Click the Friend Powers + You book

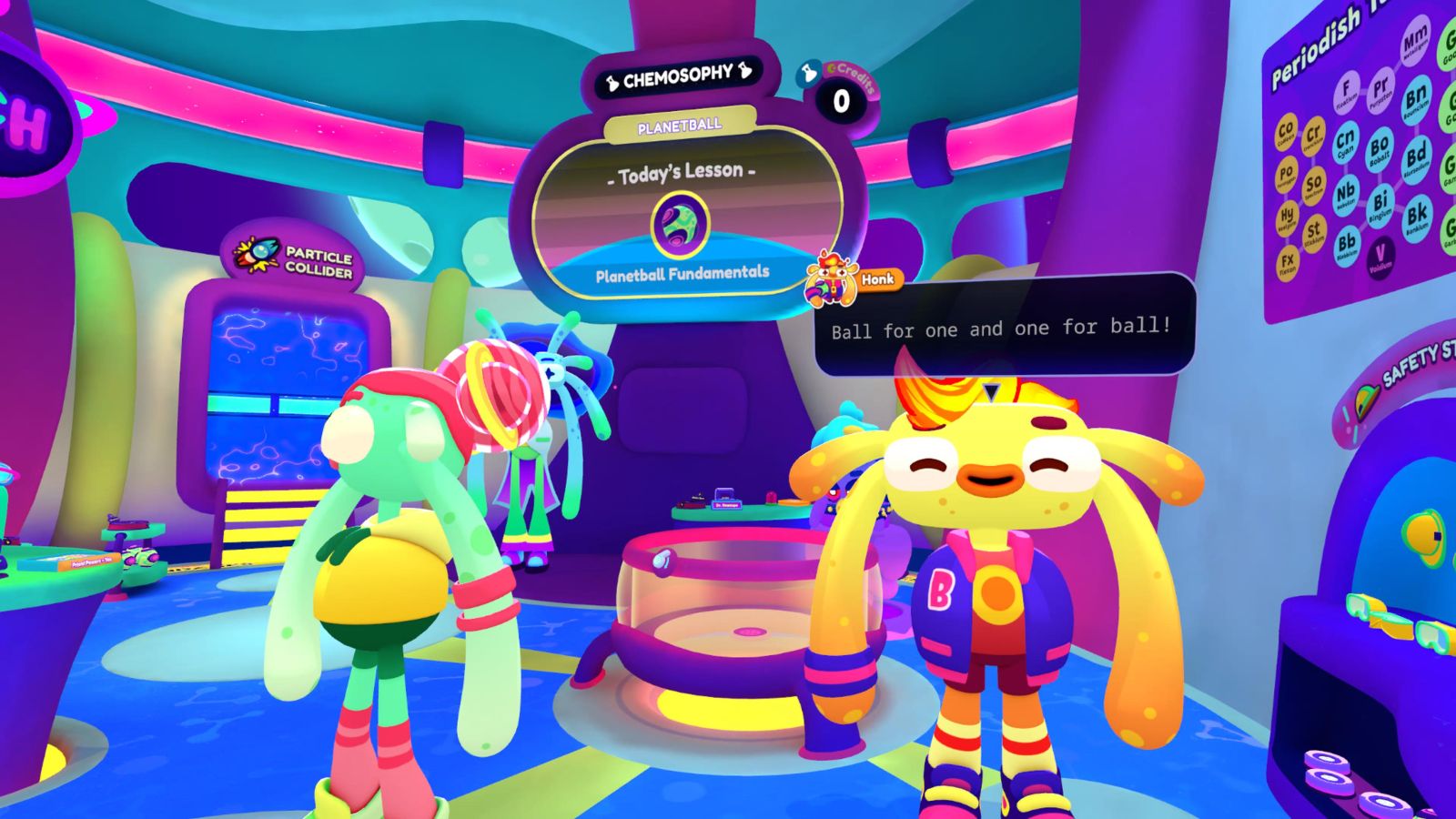coord(91,561)
